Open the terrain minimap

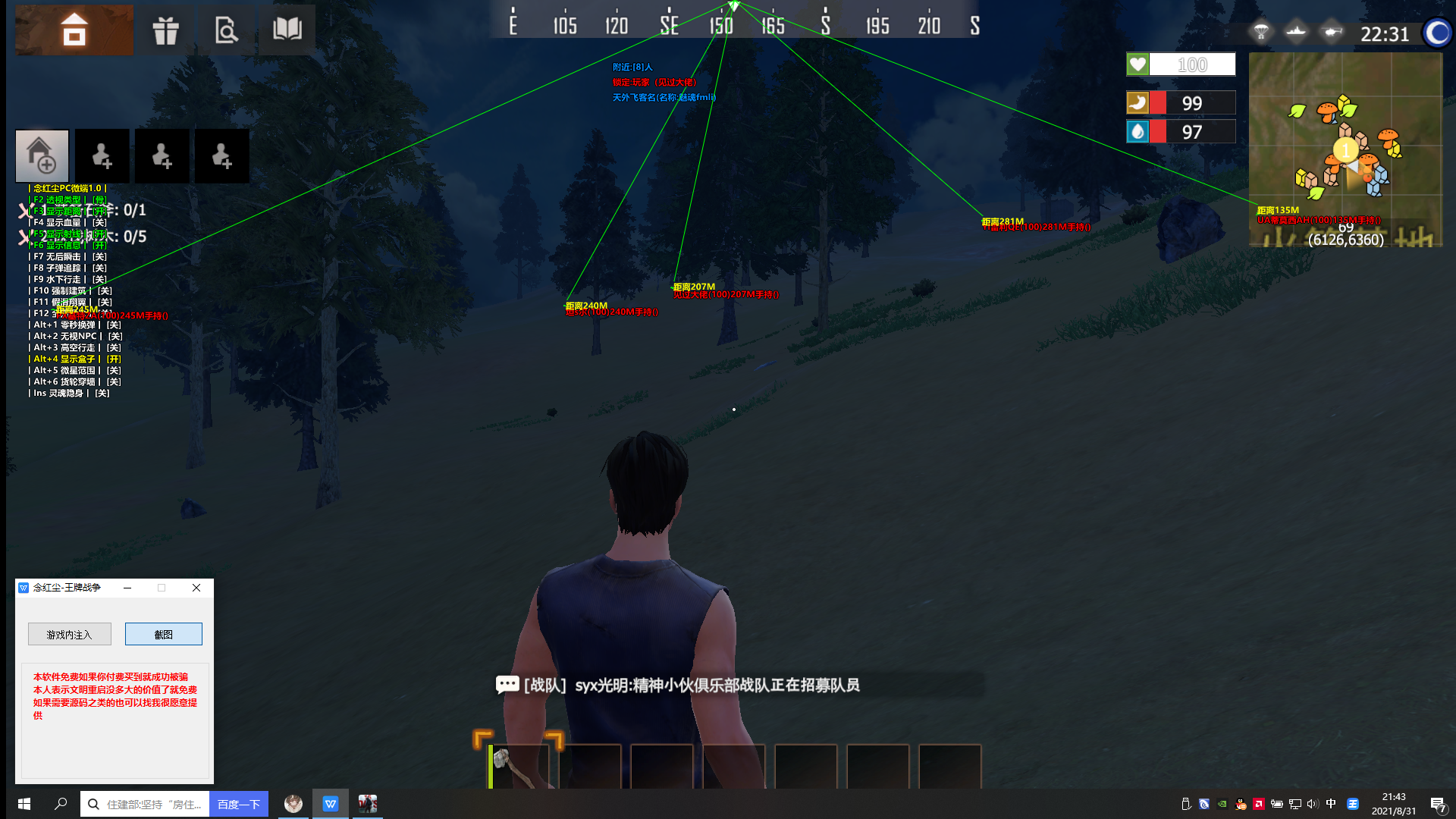[x=1345, y=149]
